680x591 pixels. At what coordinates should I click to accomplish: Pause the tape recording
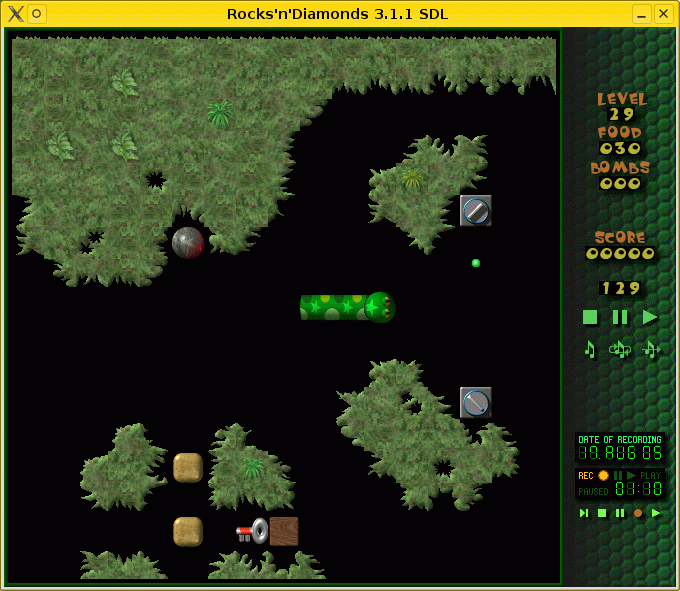click(x=620, y=513)
